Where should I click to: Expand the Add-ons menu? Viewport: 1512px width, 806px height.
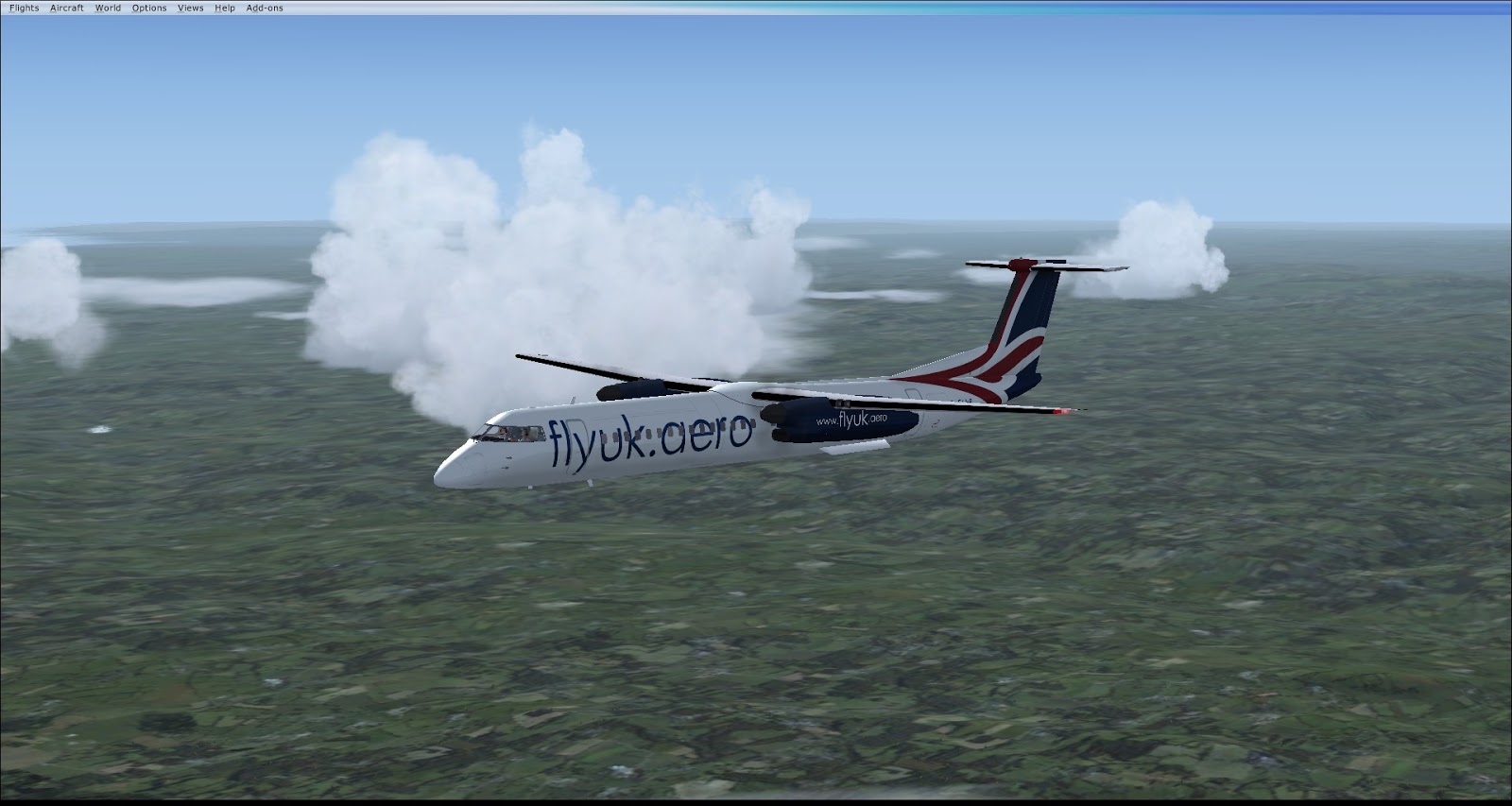pos(265,8)
